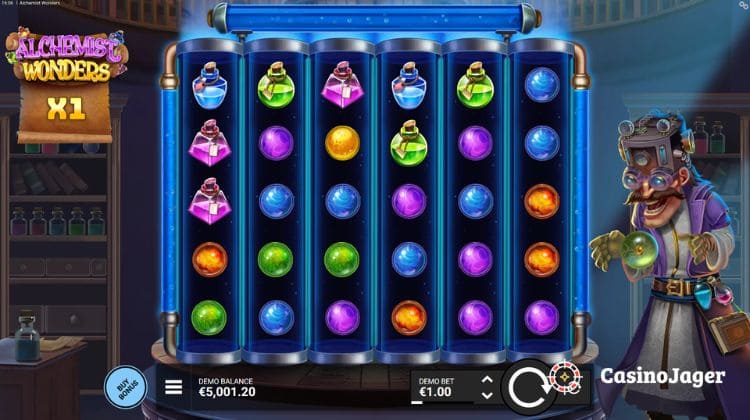Spin the reels with the circular arrow button
750x420 pixels.
click(x=529, y=387)
